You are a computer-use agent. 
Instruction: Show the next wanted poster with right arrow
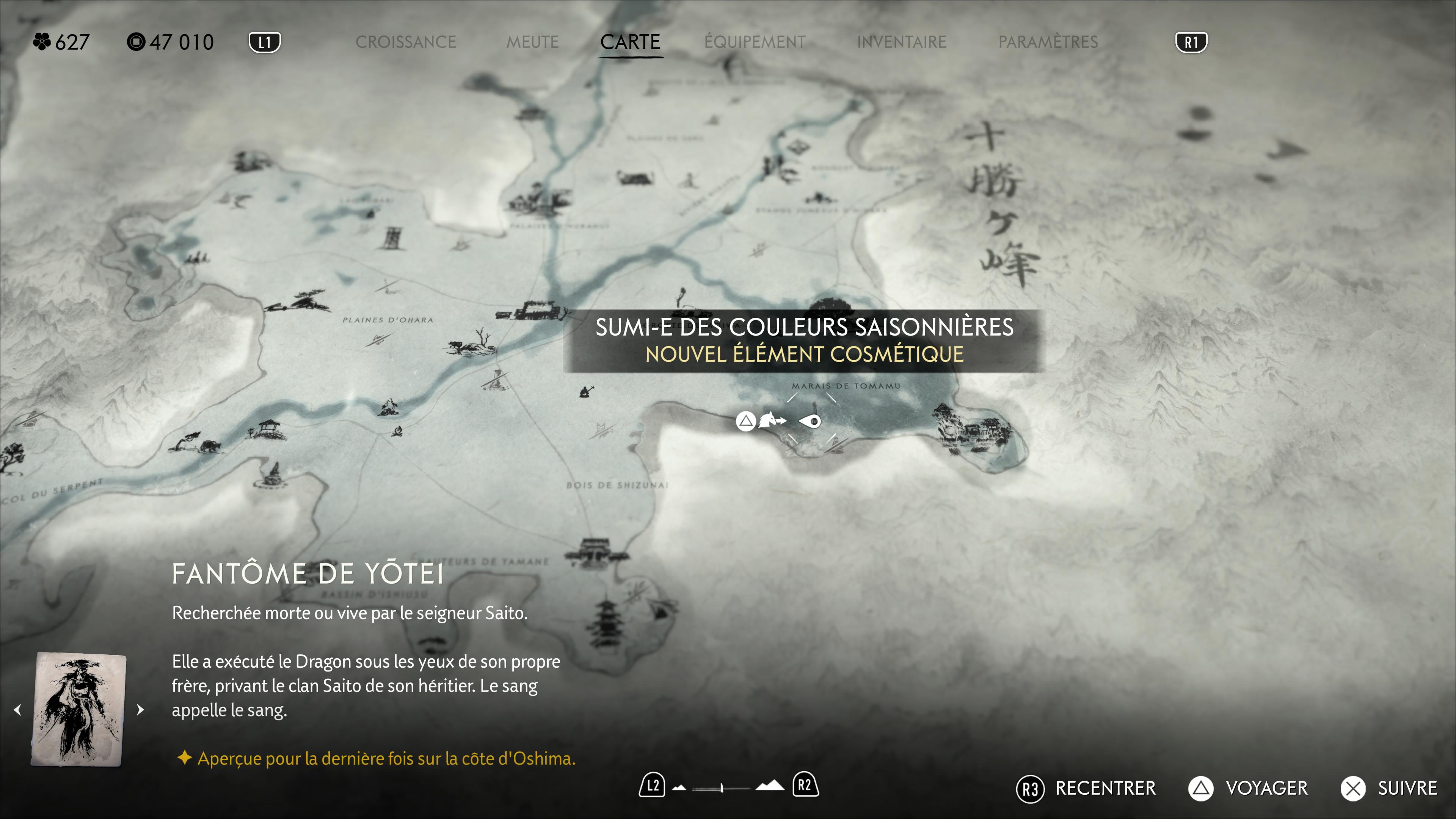click(141, 709)
